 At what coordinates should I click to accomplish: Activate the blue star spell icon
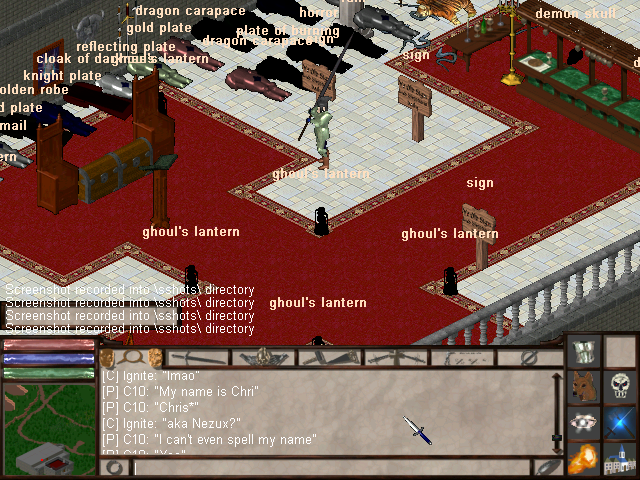tap(620, 424)
